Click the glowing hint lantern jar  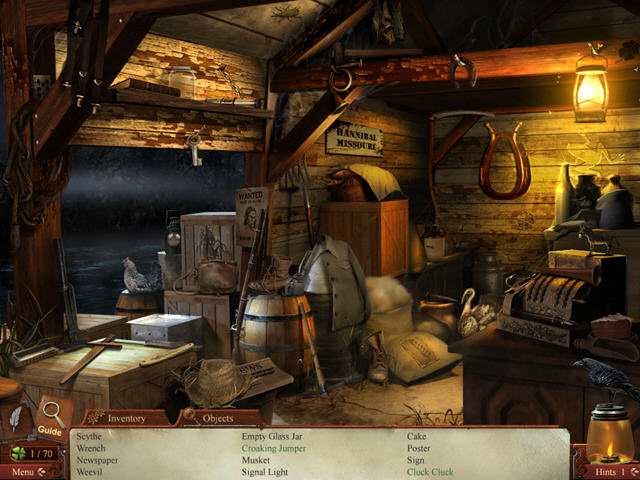(608, 432)
